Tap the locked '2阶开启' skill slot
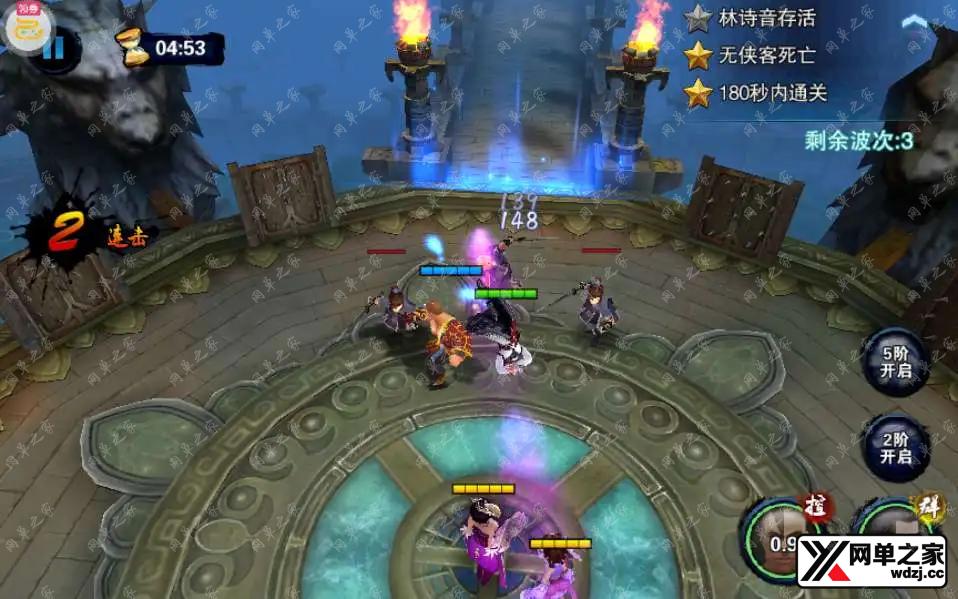Image resolution: width=958 pixels, height=599 pixels. (895, 449)
